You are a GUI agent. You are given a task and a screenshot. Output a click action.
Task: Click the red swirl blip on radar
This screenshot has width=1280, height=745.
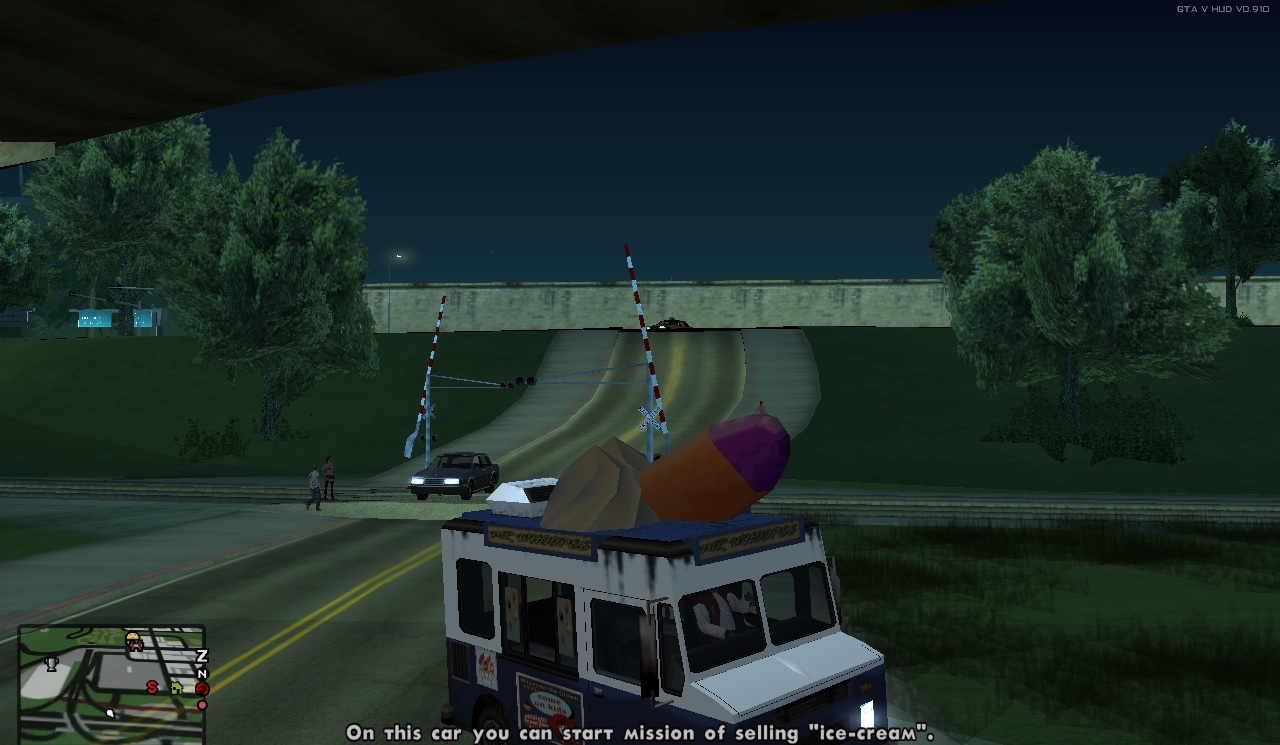202,688
